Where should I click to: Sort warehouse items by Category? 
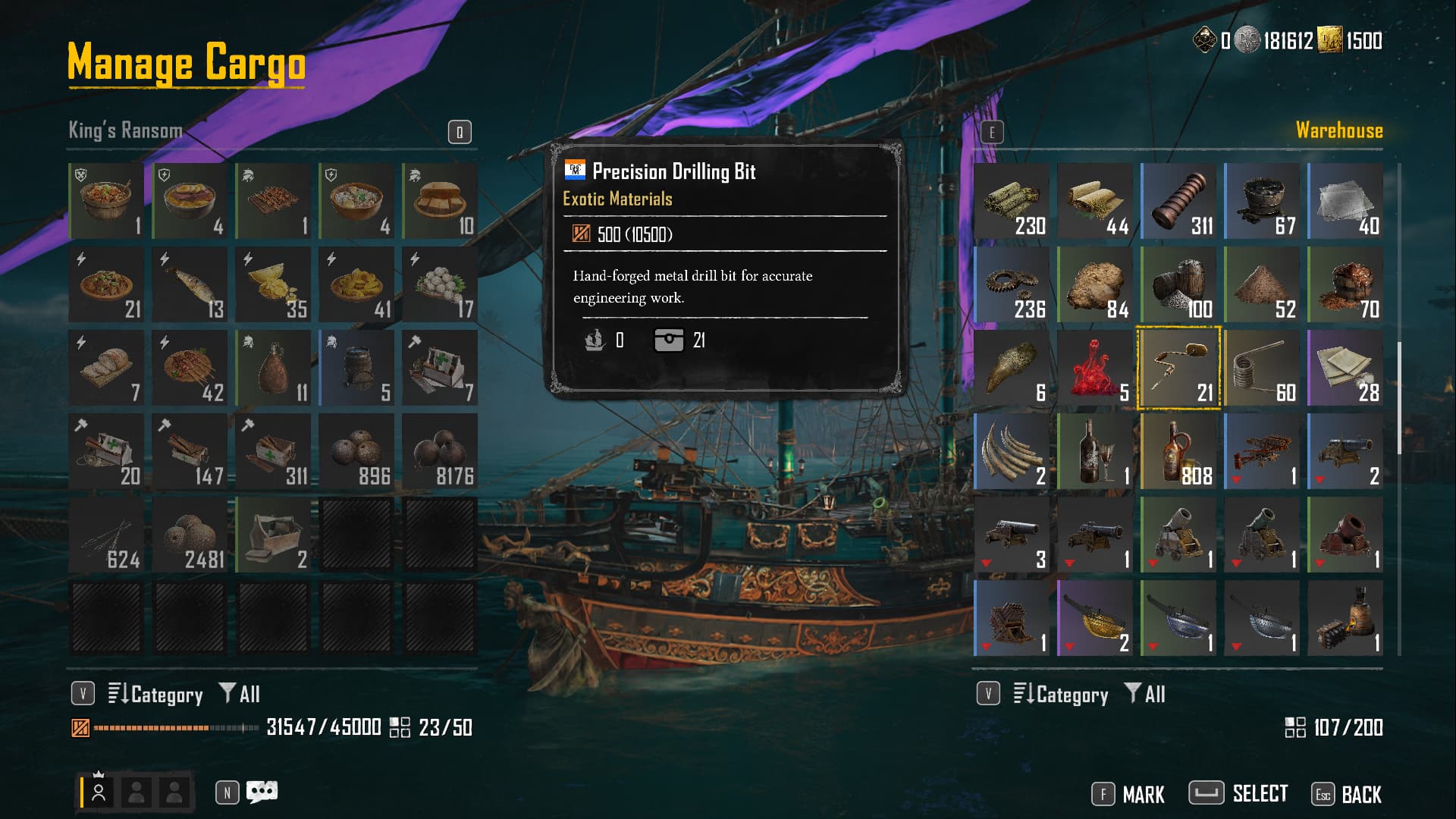click(1061, 694)
